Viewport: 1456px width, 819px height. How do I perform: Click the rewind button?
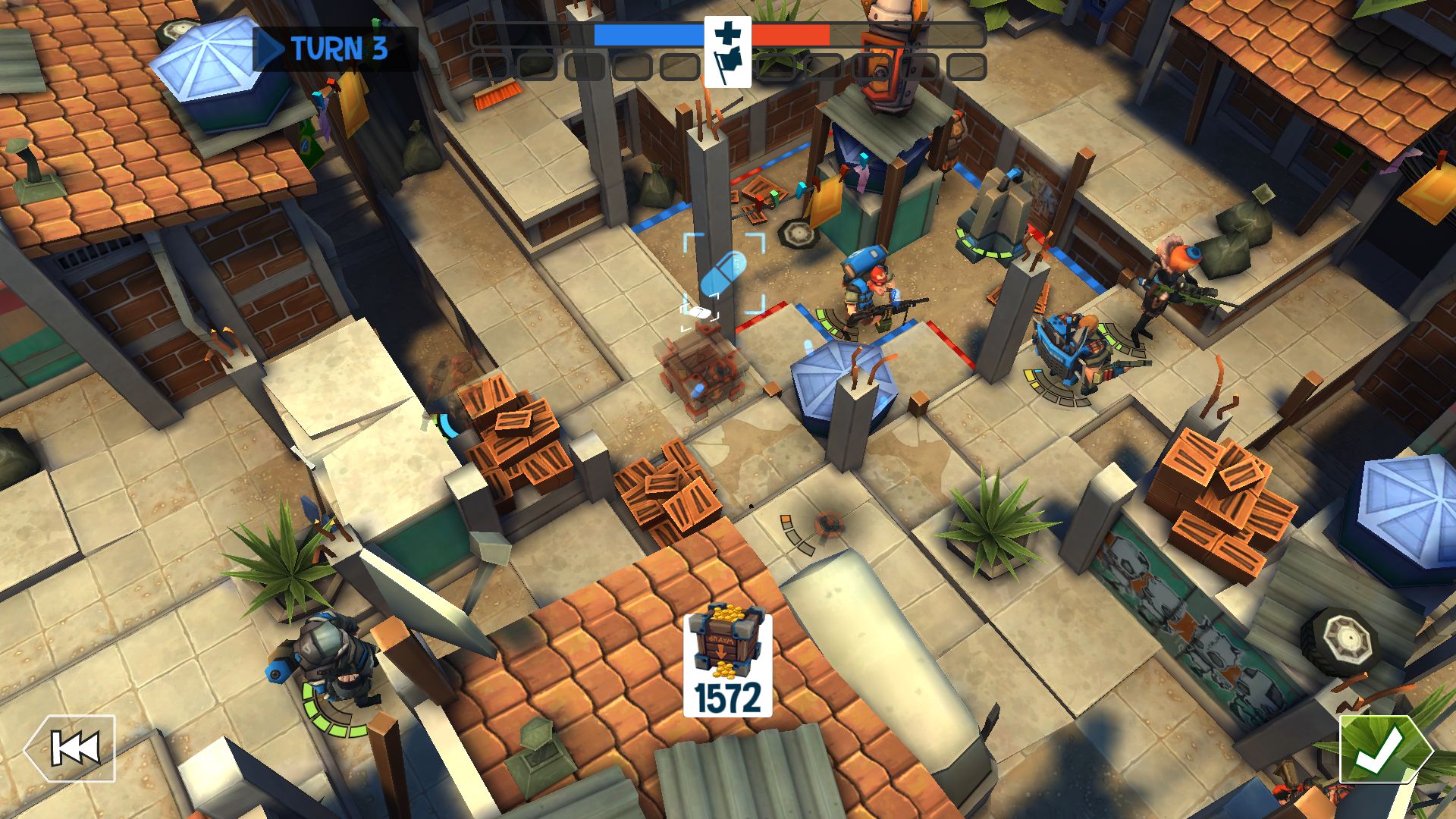coord(71,748)
